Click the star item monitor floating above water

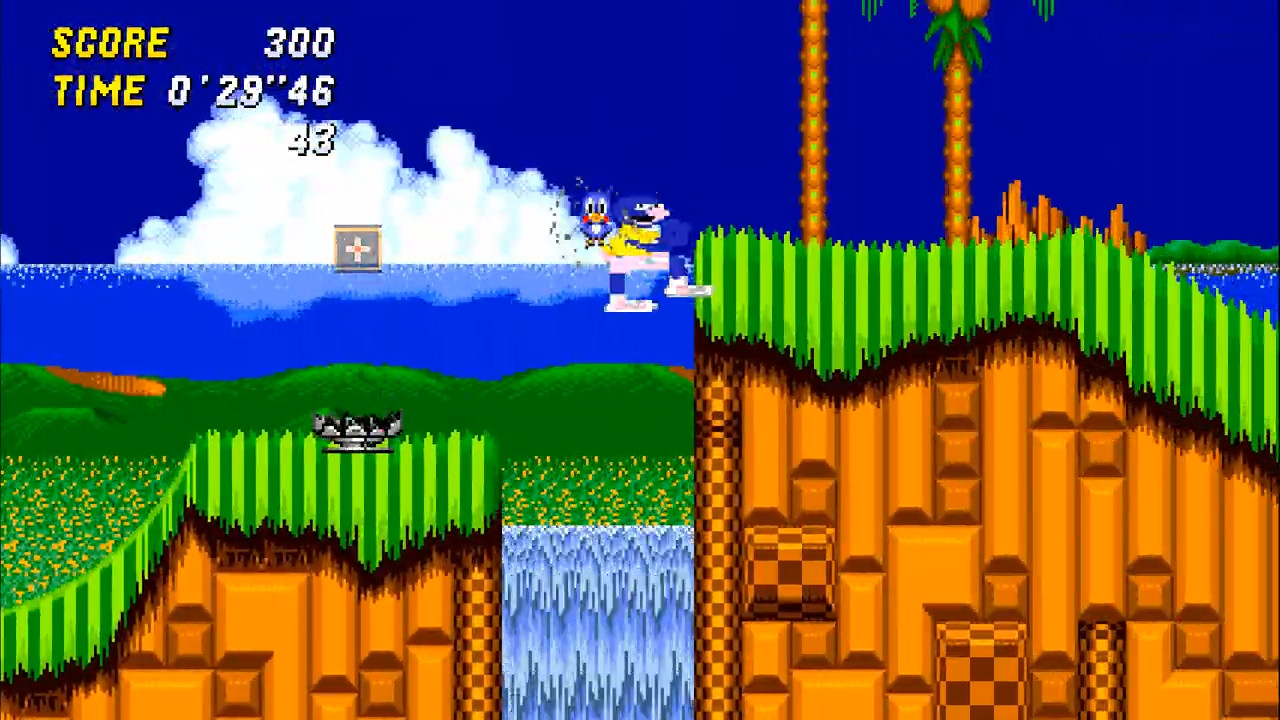(358, 248)
